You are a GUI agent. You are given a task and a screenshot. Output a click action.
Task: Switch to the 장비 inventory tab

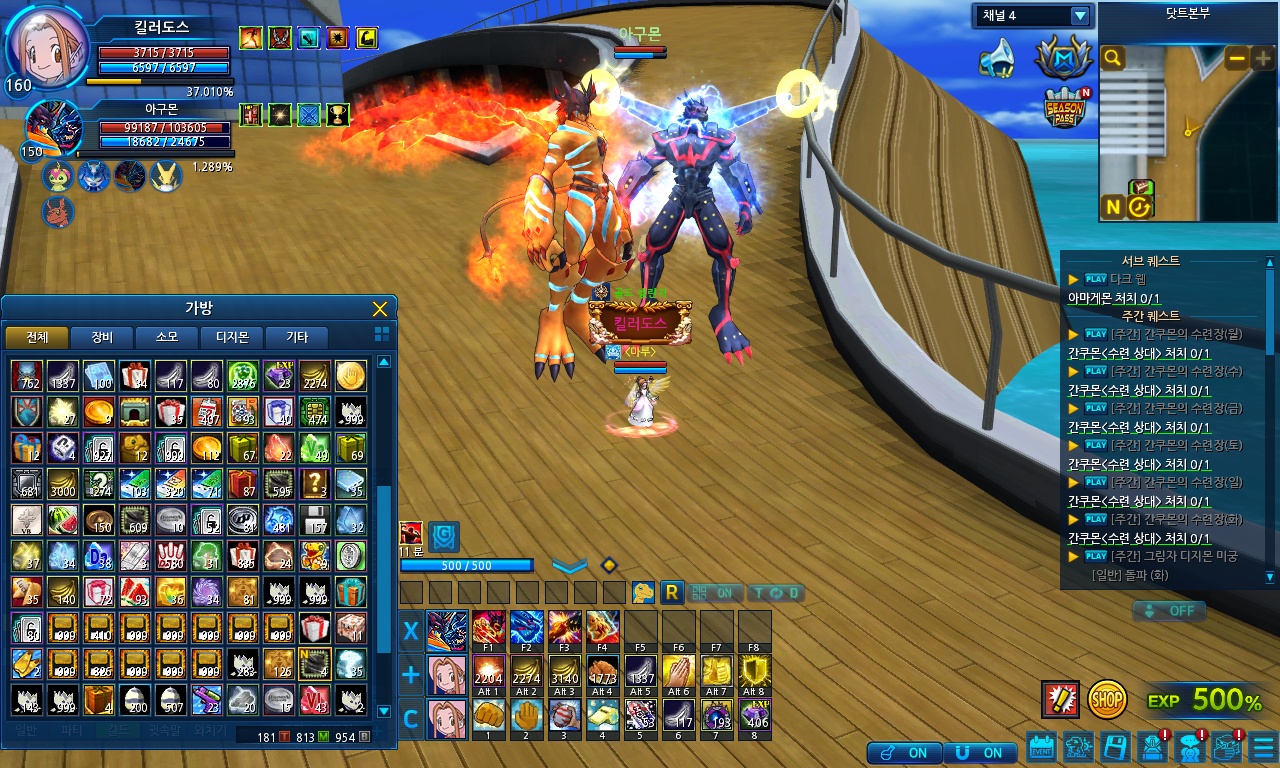[102, 337]
